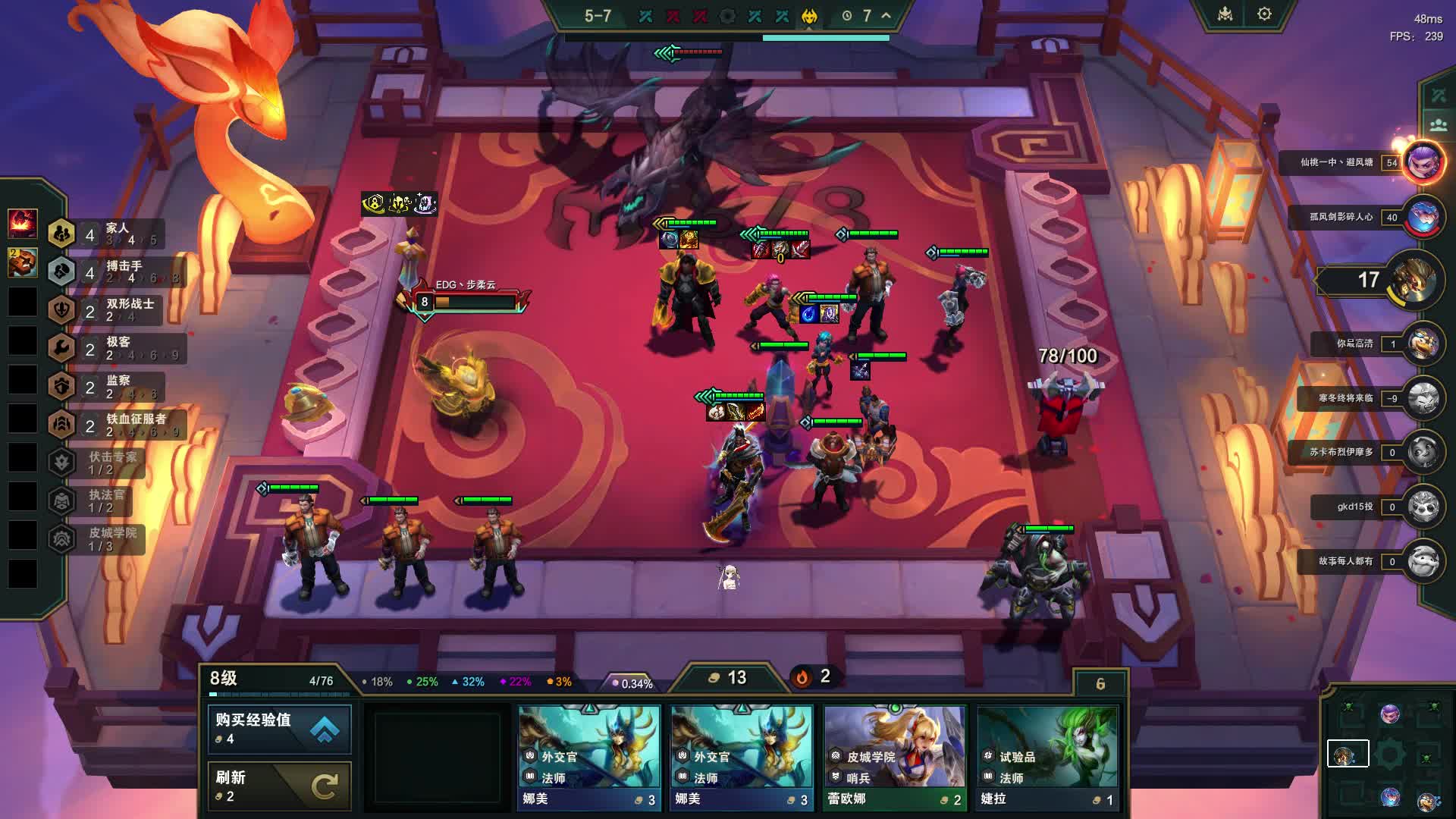Buy experience with the 购买经验值 button
Viewport: 1456px width, 819px height.
(279, 729)
